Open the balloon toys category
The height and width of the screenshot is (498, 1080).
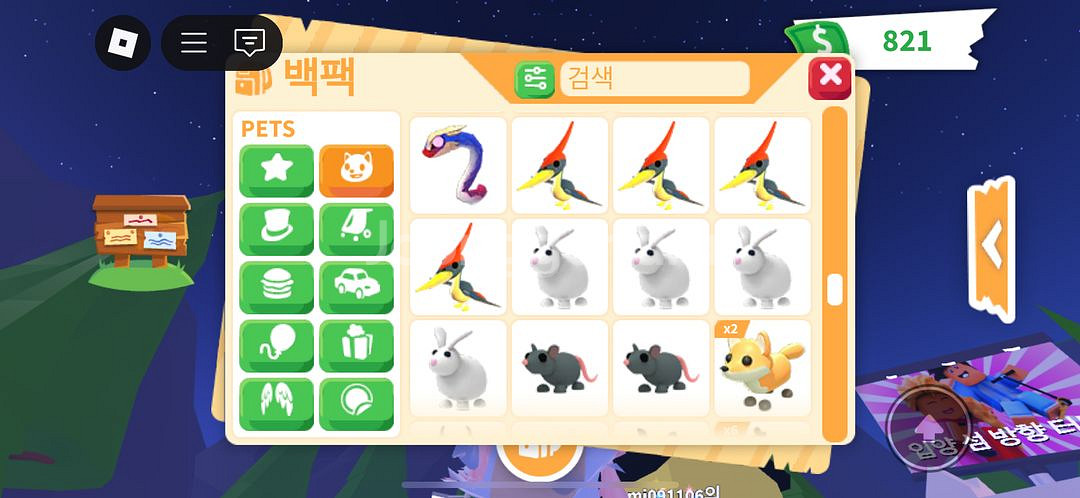276,346
